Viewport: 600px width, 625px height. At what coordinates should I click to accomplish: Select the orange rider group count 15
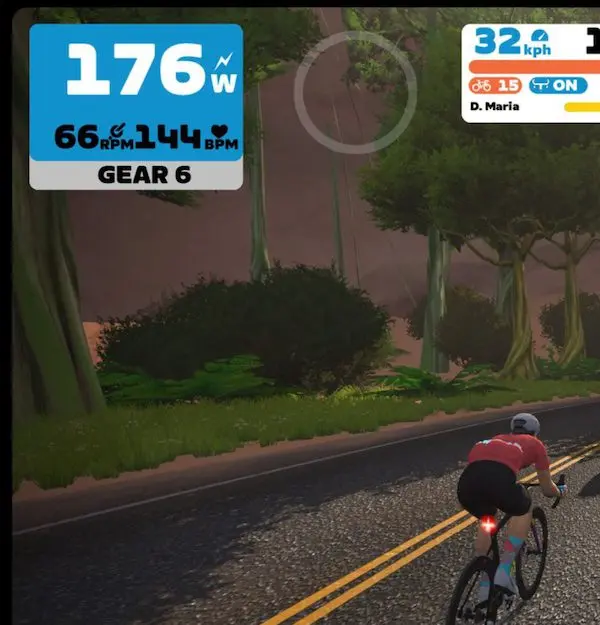click(x=496, y=85)
